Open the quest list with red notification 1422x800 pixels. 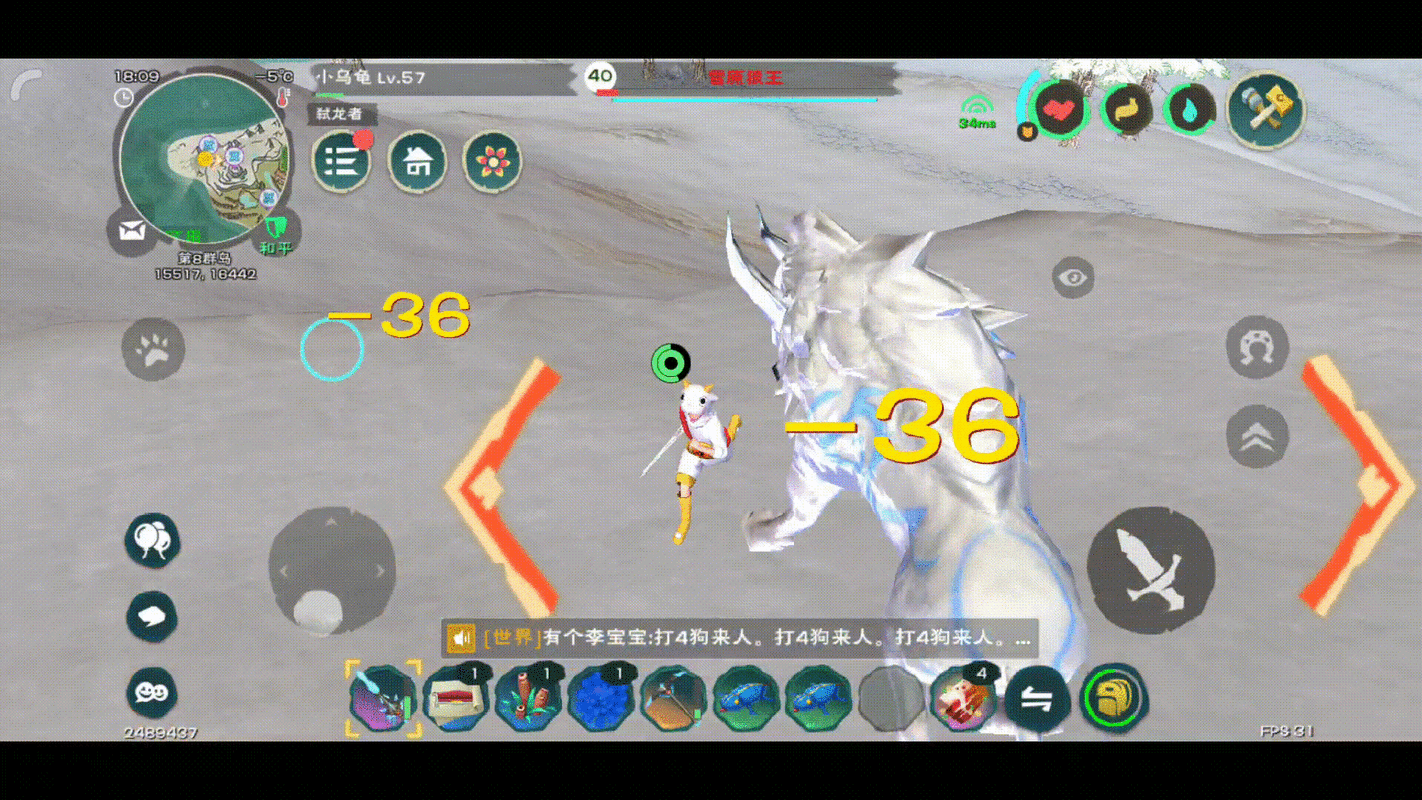coord(343,161)
